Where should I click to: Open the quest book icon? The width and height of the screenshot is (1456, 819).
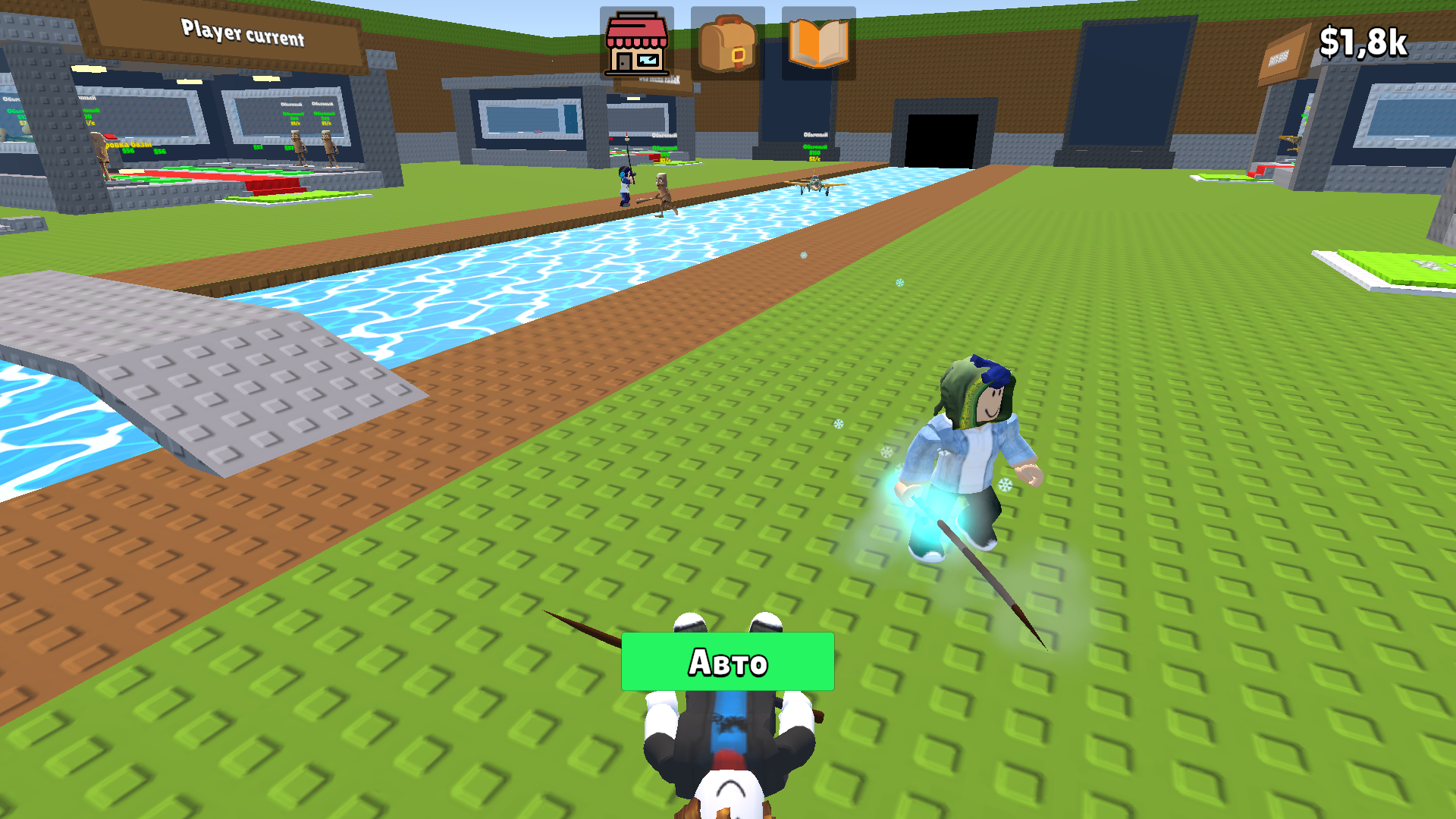pos(819,43)
